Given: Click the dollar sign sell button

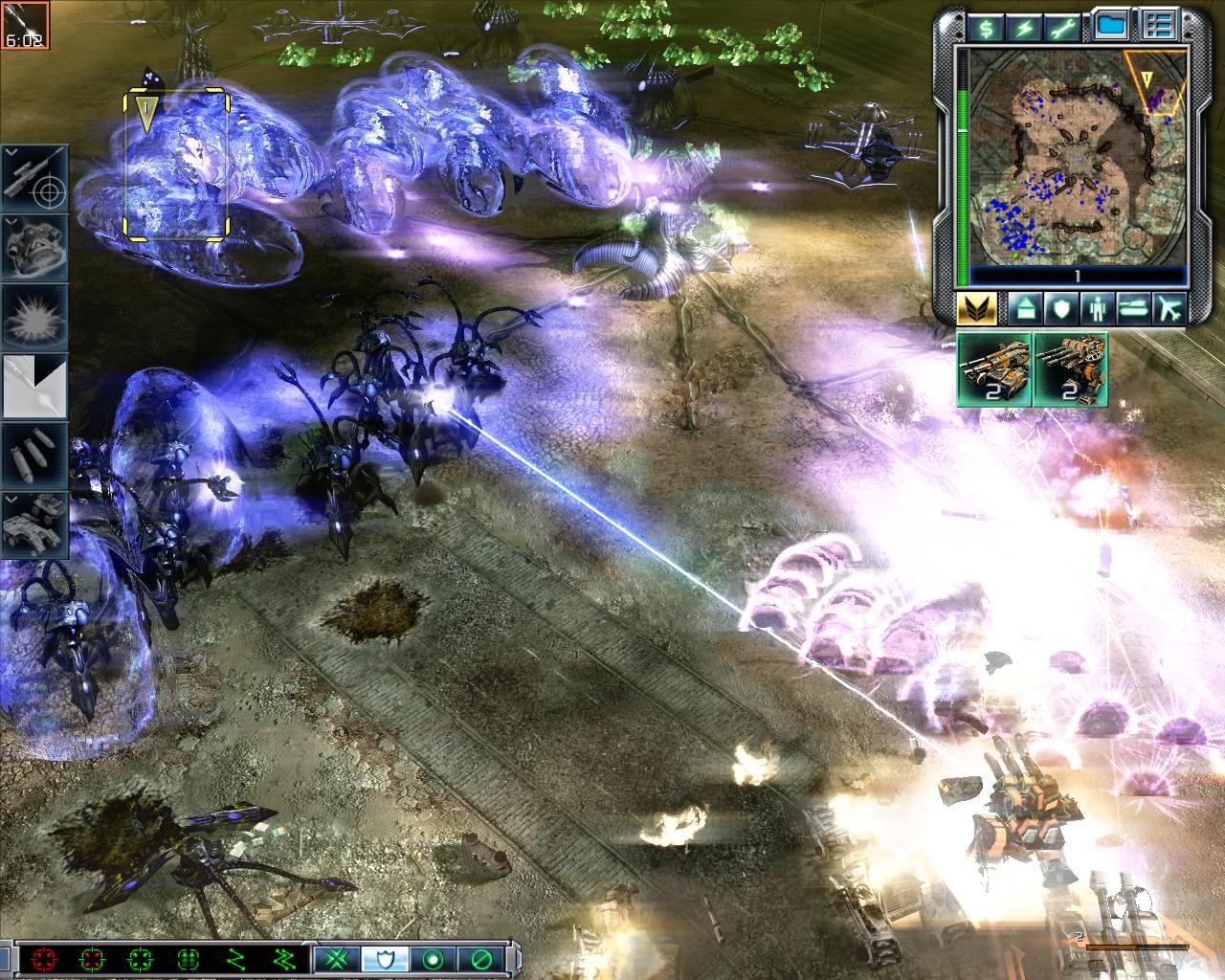Looking at the screenshot, I should point(986,28).
